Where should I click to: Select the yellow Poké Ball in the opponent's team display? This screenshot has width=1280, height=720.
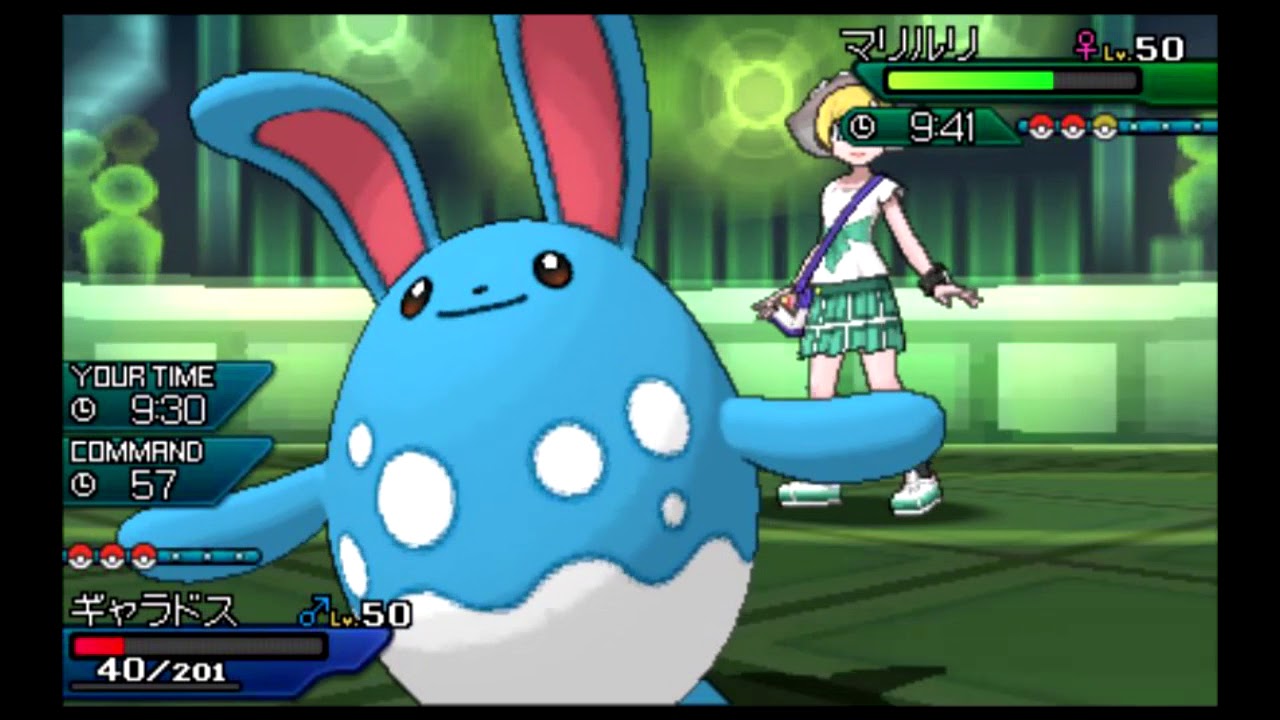pyautogui.click(x=1104, y=125)
